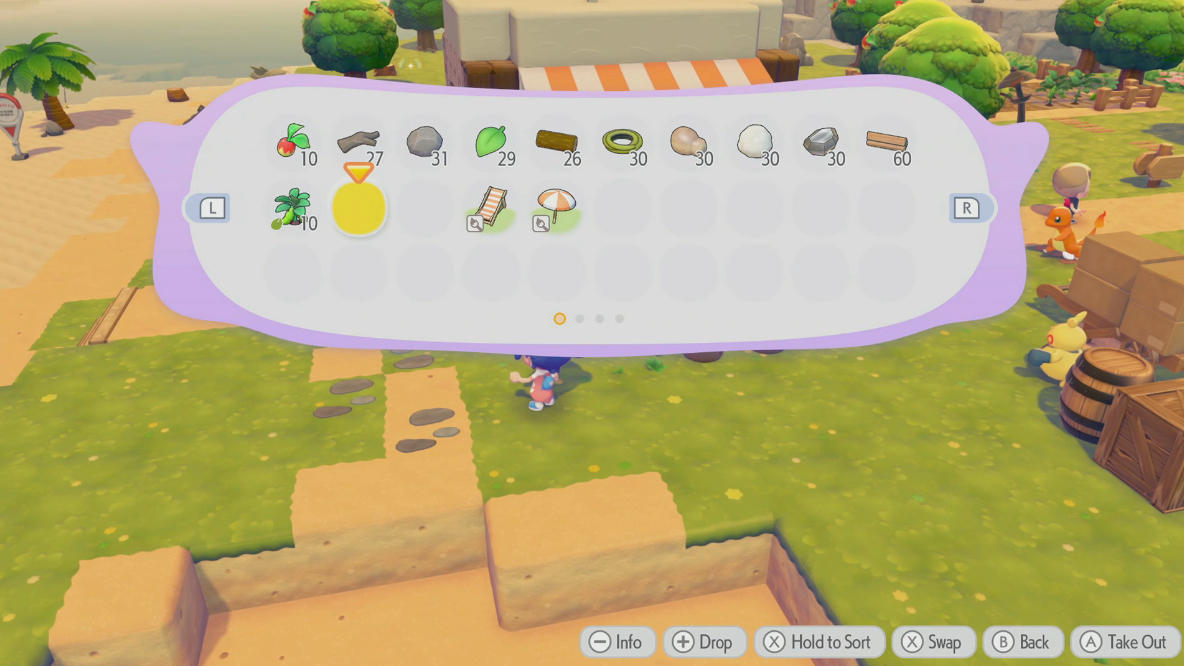The height and width of the screenshot is (666, 1184).
Task: Click the green vine rope coil
Action: coord(622,143)
